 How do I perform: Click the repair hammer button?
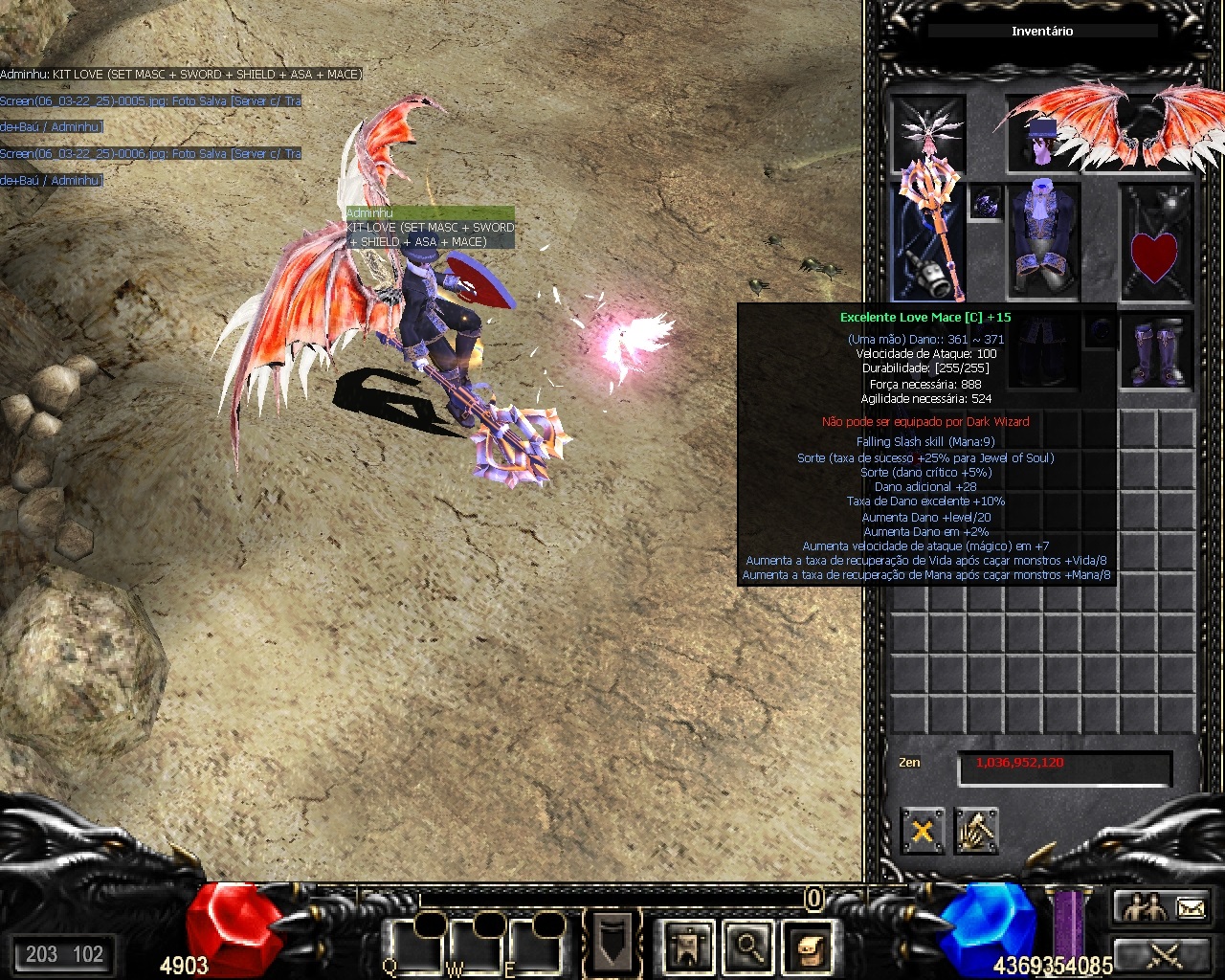pos(976,831)
